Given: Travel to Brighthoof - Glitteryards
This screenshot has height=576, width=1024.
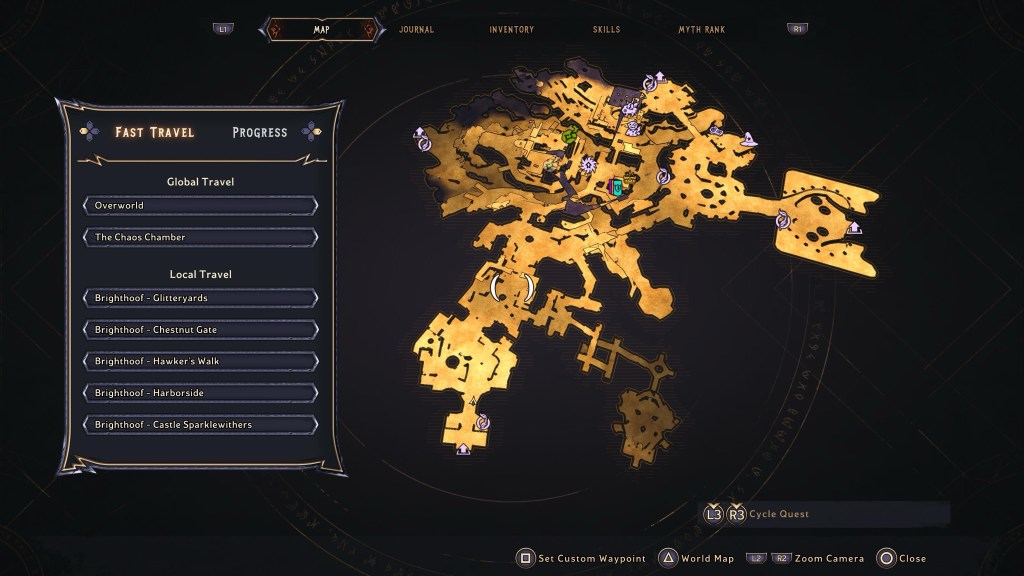Looking at the screenshot, I should coord(201,298).
